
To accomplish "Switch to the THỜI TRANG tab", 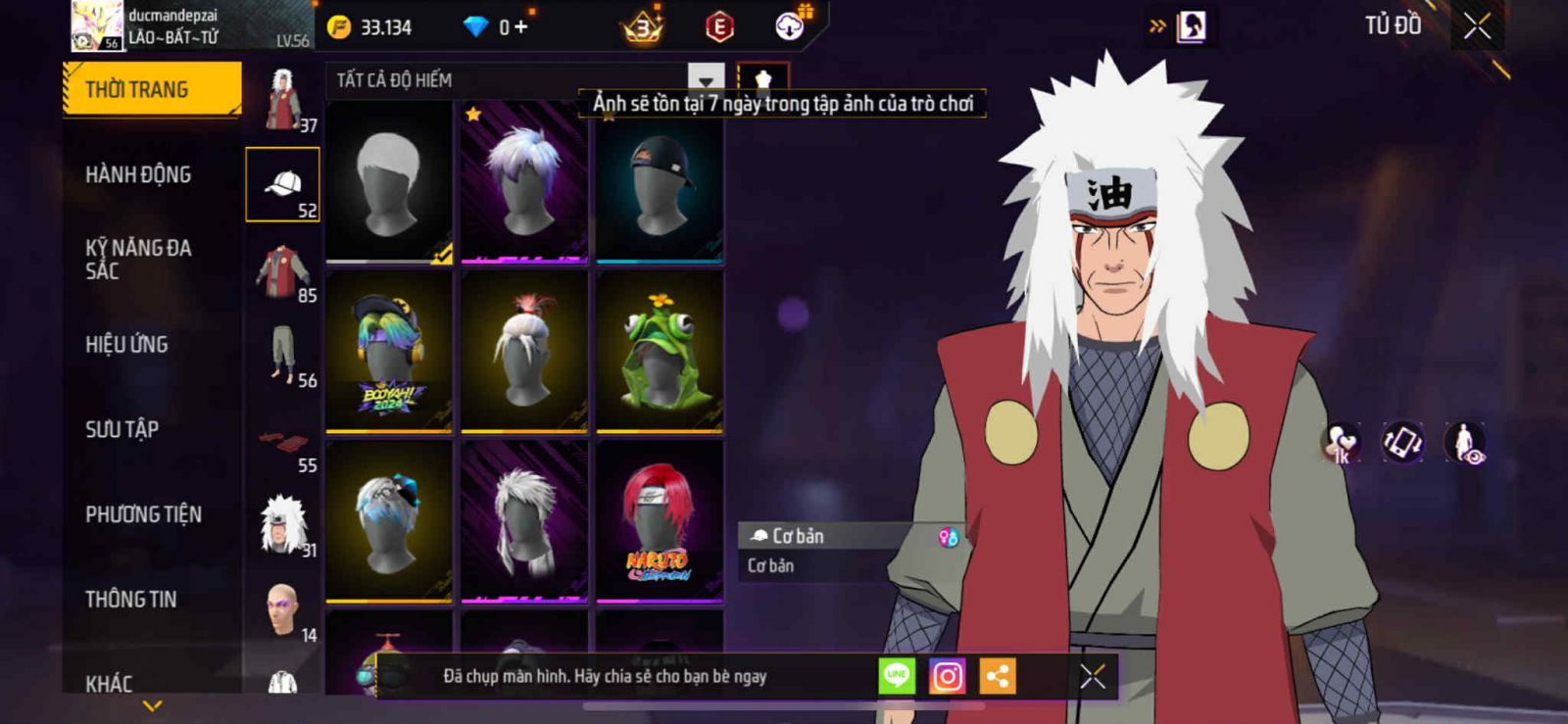I will click(x=151, y=90).
